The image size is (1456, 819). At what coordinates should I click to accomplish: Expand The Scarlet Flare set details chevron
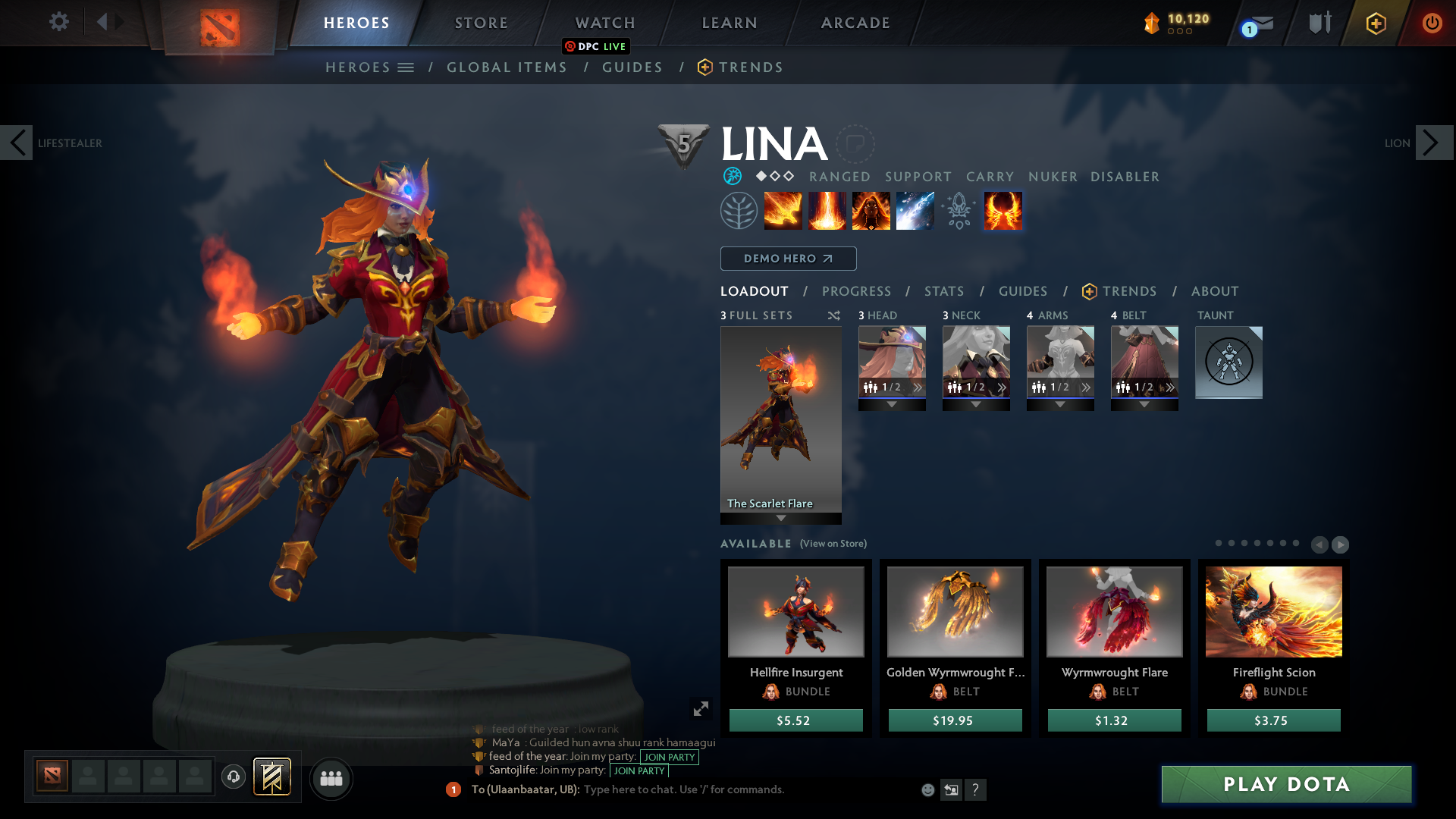[780, 516]
